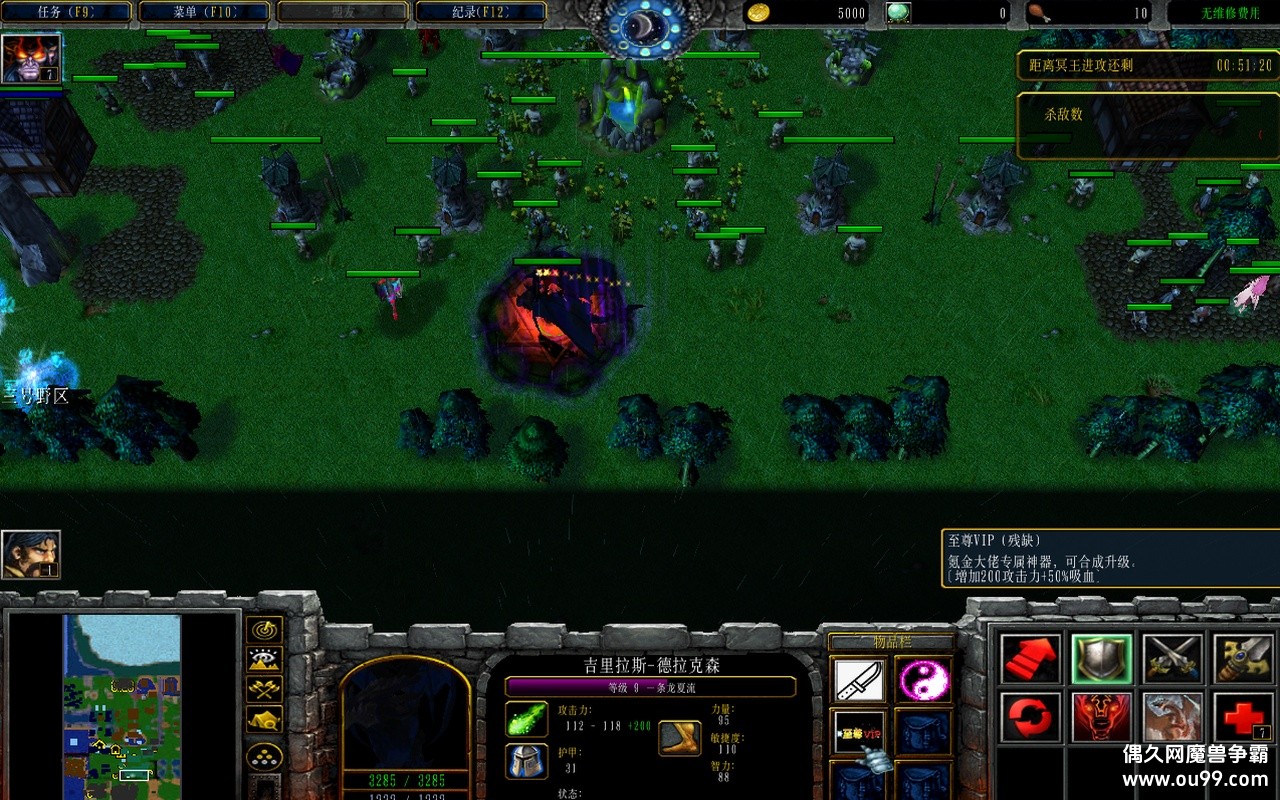
Task: Toggle formation movement button
Action: 264,755
